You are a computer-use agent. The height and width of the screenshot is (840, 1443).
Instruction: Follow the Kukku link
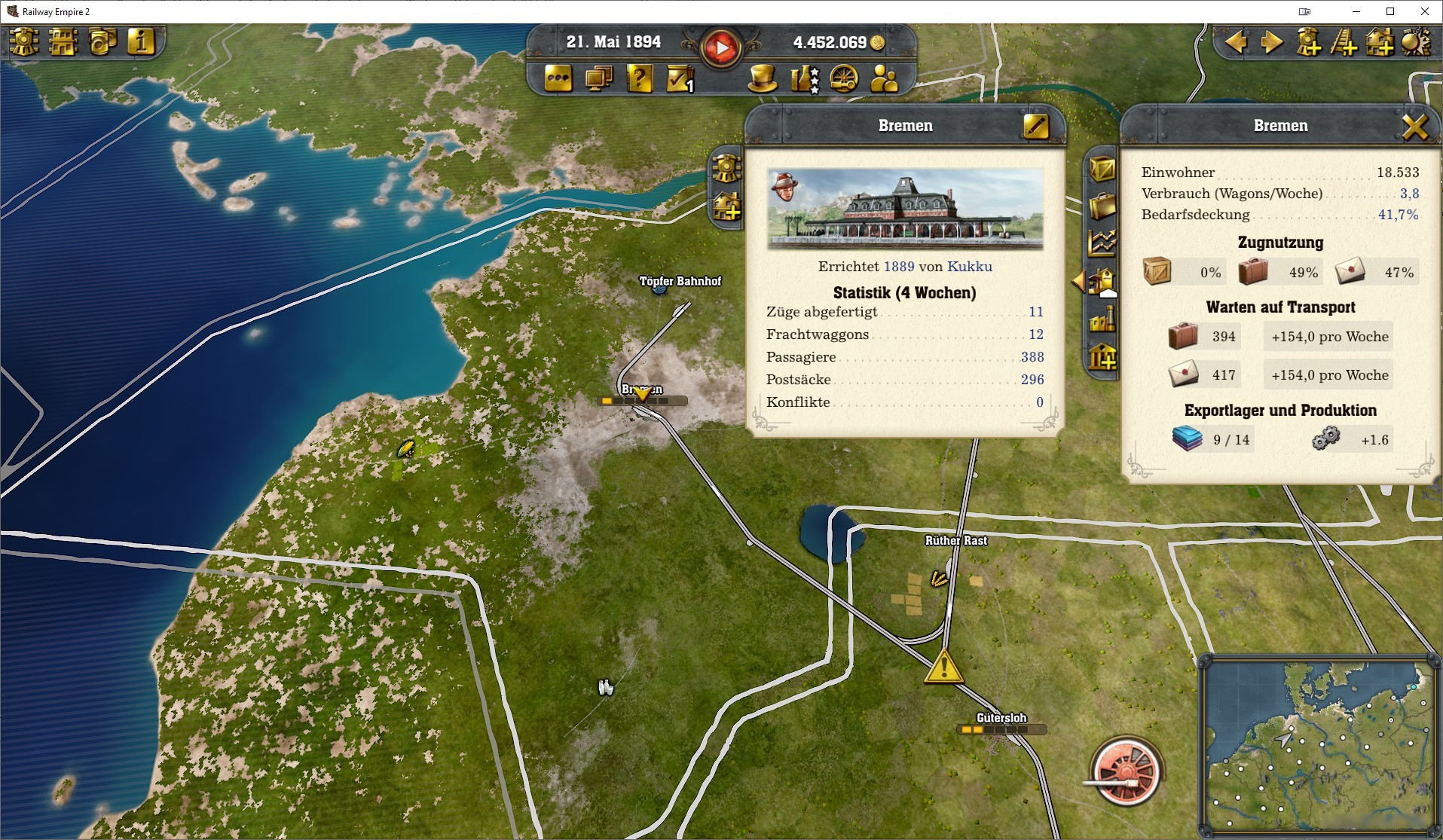point(972,266)
